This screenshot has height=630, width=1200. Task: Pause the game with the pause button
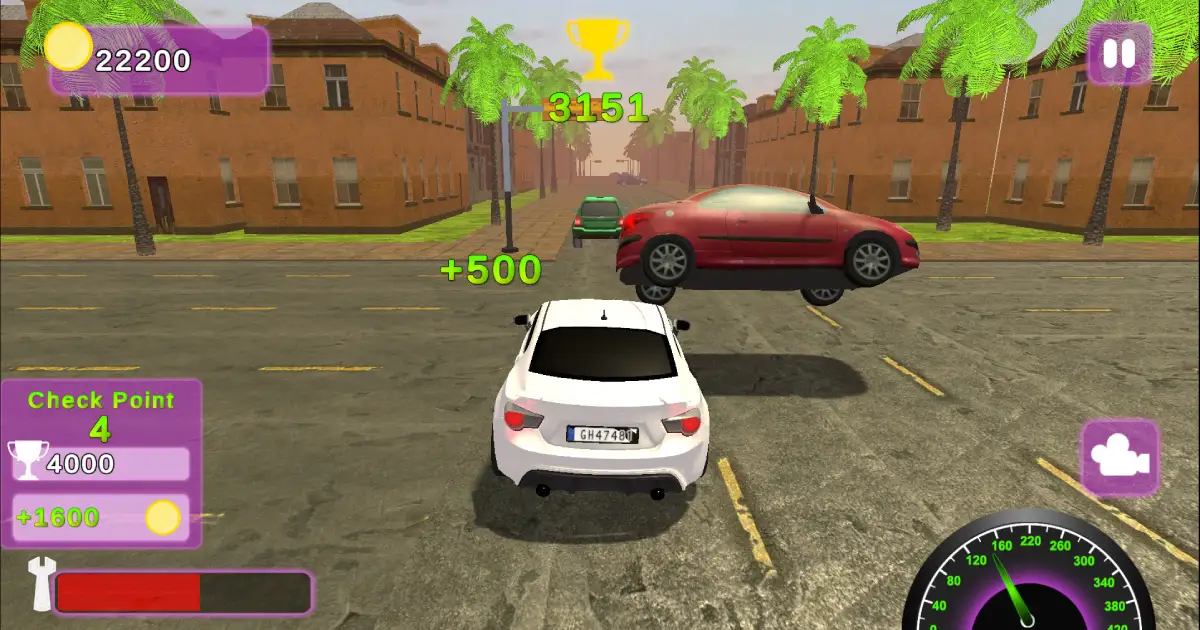pos(1119,54)
